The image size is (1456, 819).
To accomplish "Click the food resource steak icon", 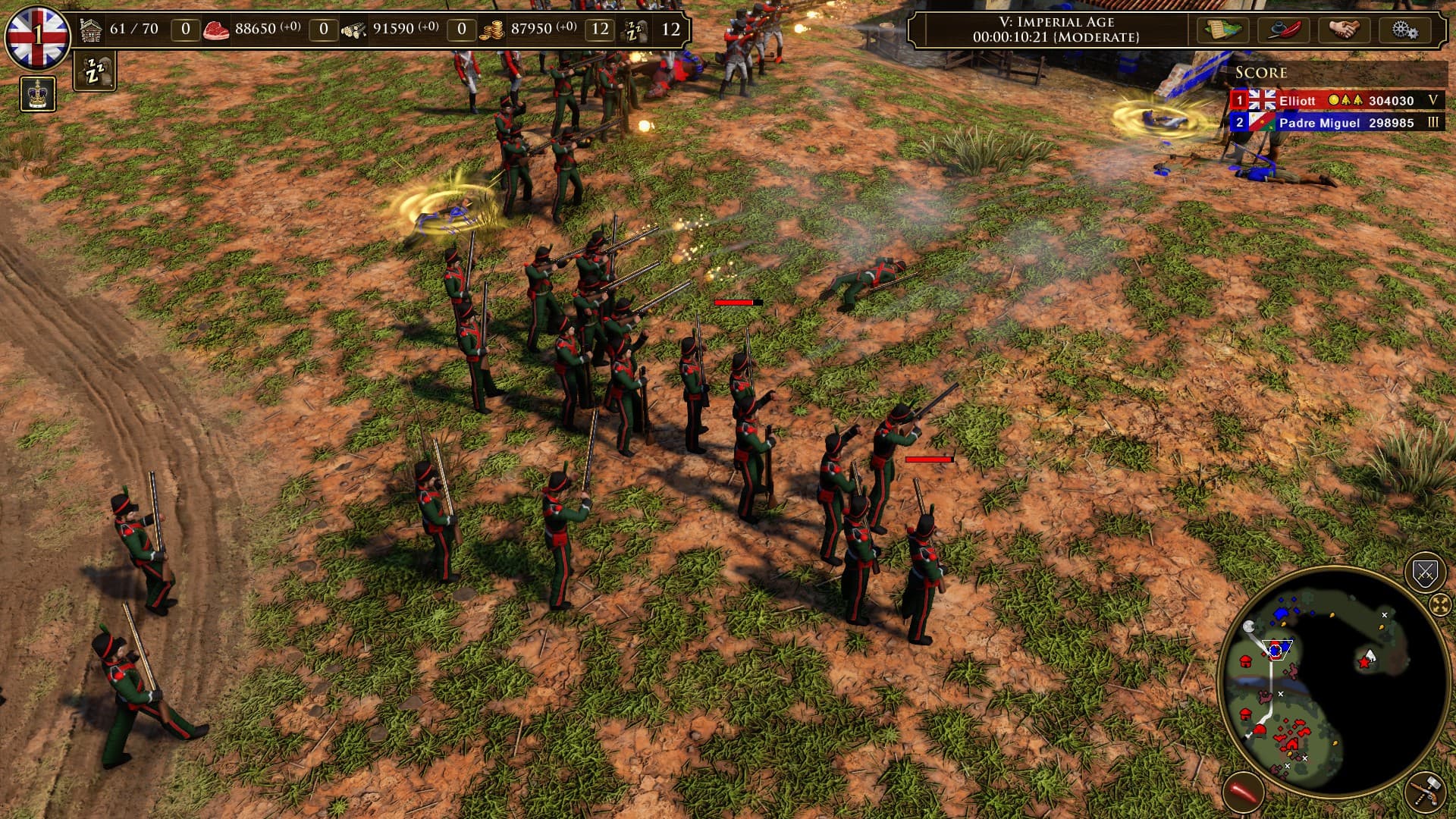I will coord(216,30).
